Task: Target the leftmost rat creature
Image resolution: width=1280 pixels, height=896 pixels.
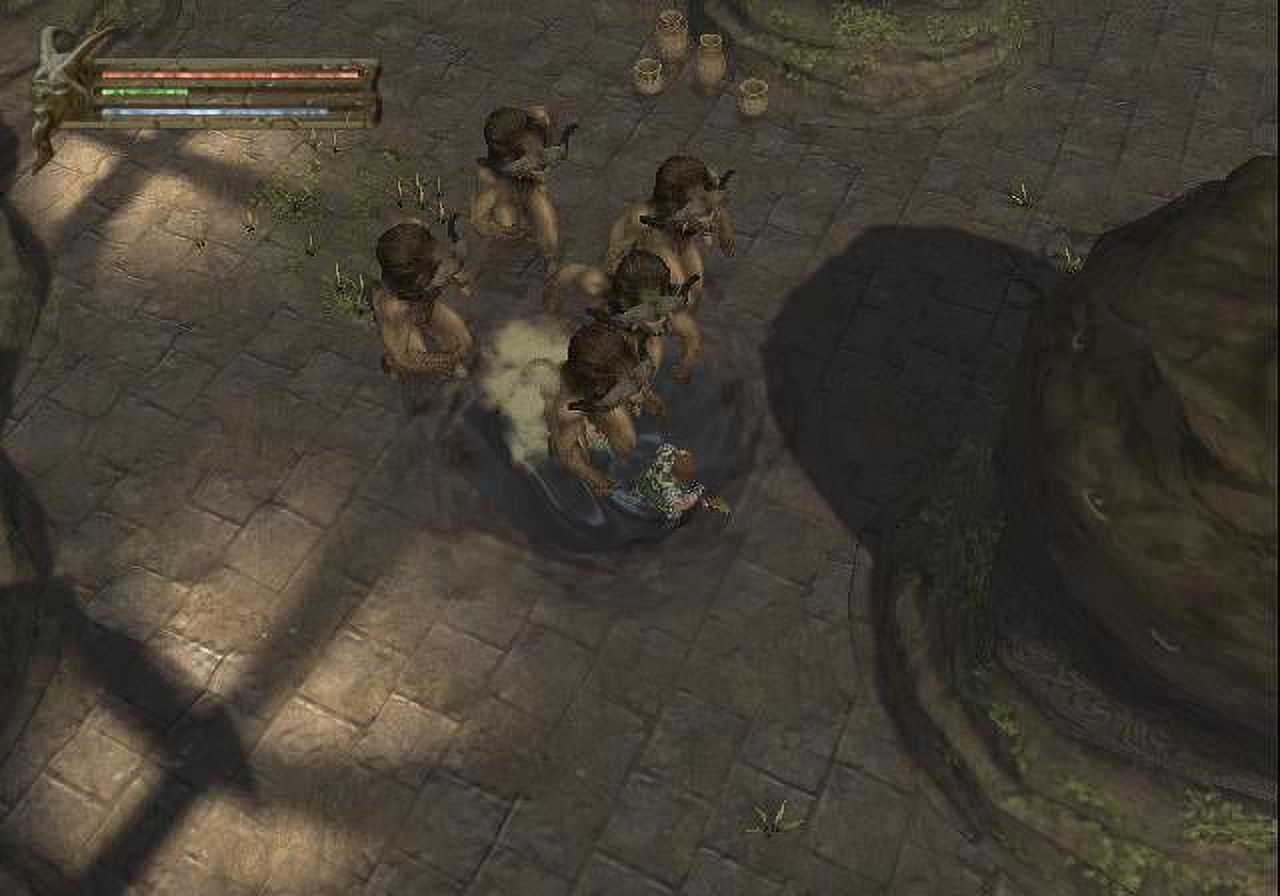Action: [420, 300]
